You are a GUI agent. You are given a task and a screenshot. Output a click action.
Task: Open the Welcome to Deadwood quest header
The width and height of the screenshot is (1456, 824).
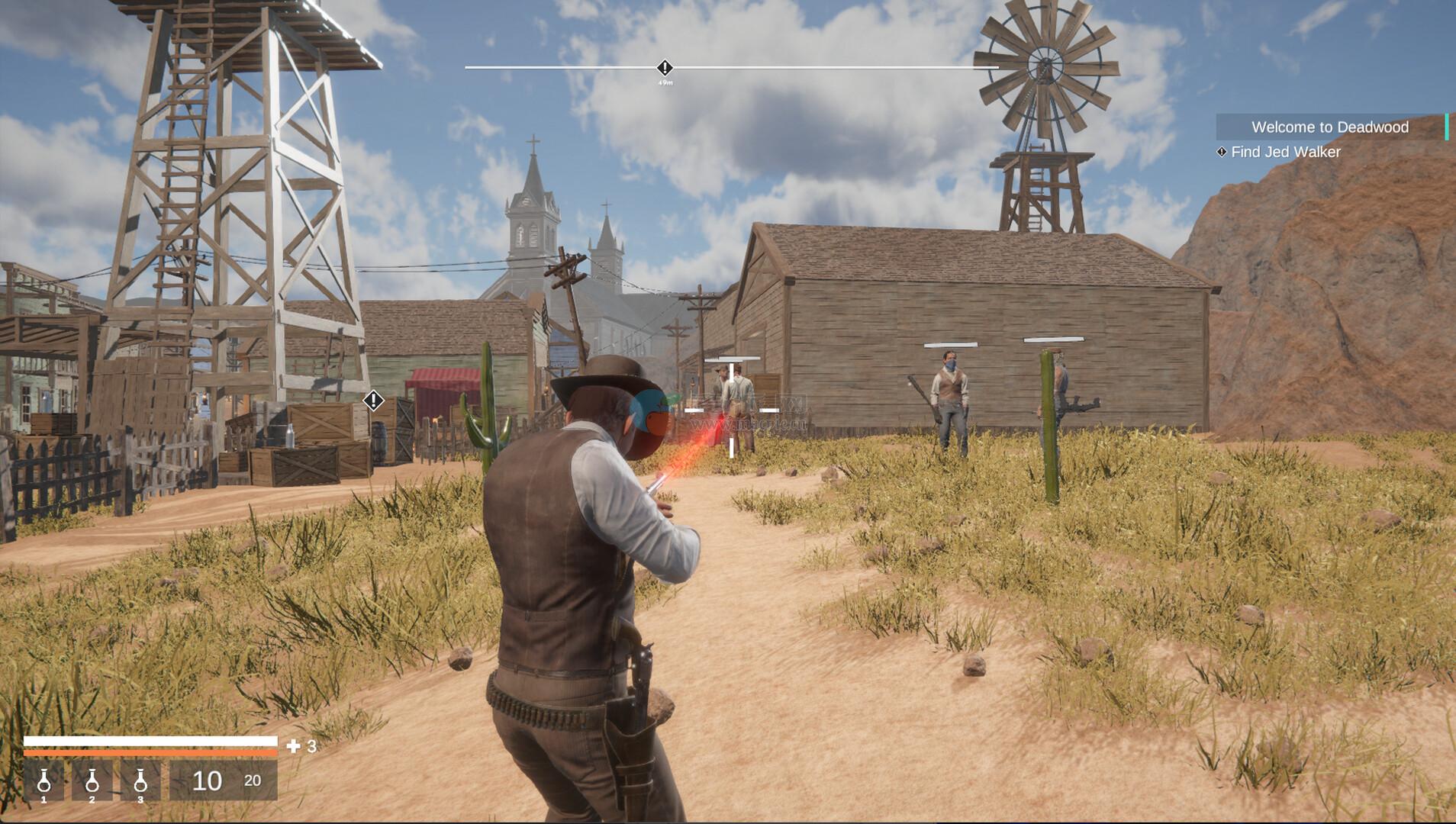[x=1329, y=127]
